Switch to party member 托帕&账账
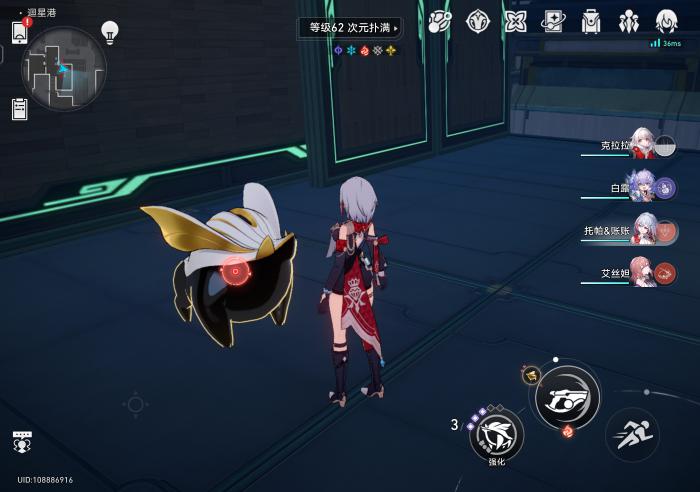The image size is (700, 492). (641, 231)
